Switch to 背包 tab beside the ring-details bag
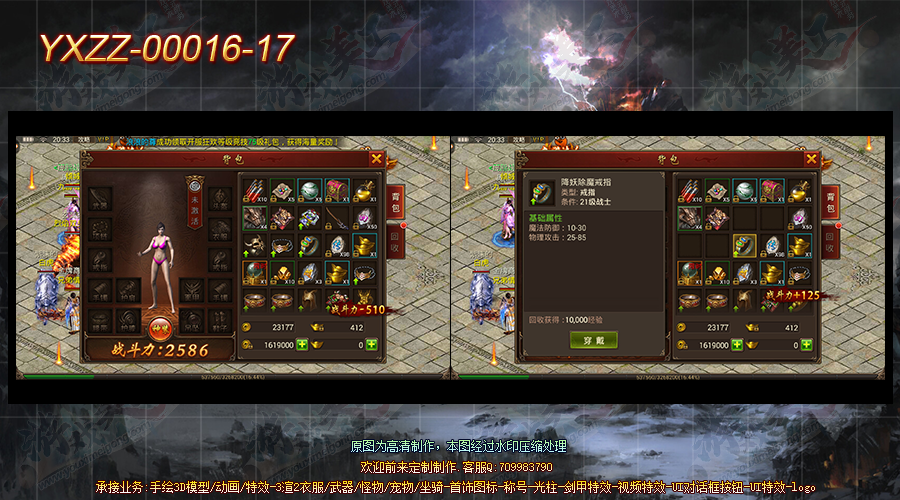Viewport: 900px width, 500px height. coord(829,200)
